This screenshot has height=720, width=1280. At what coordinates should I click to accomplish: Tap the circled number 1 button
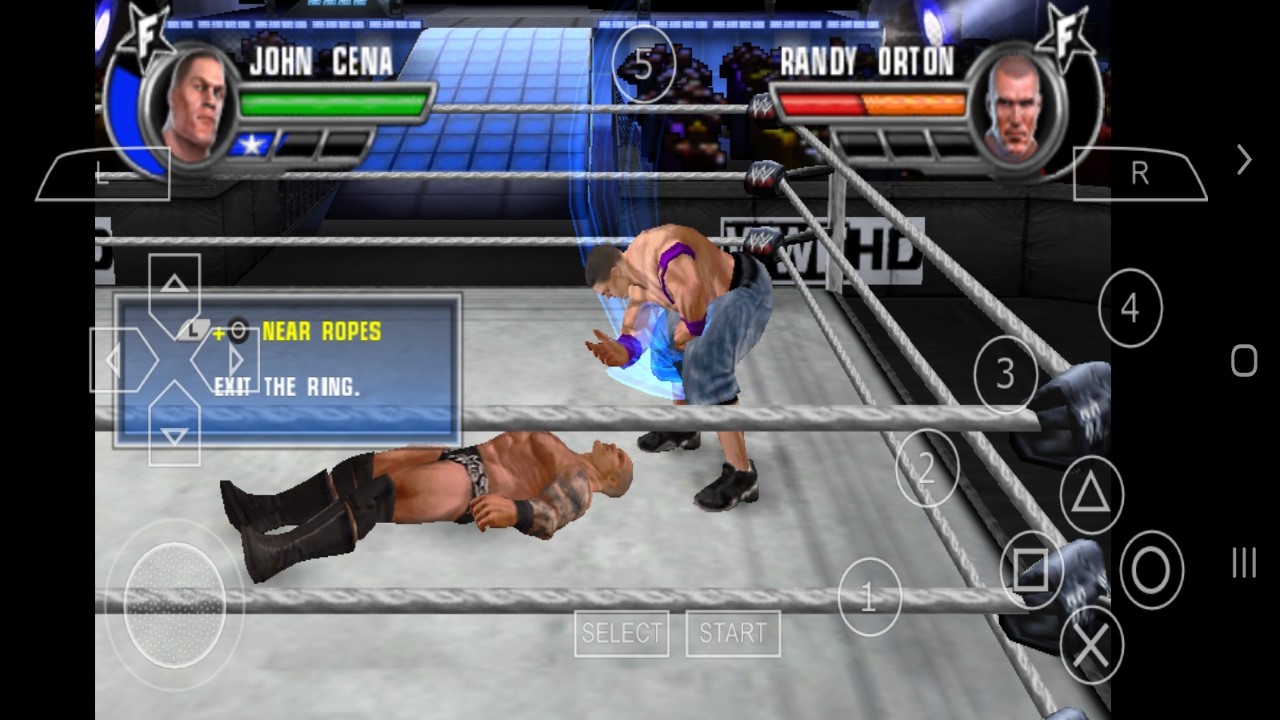coord(869,598)
